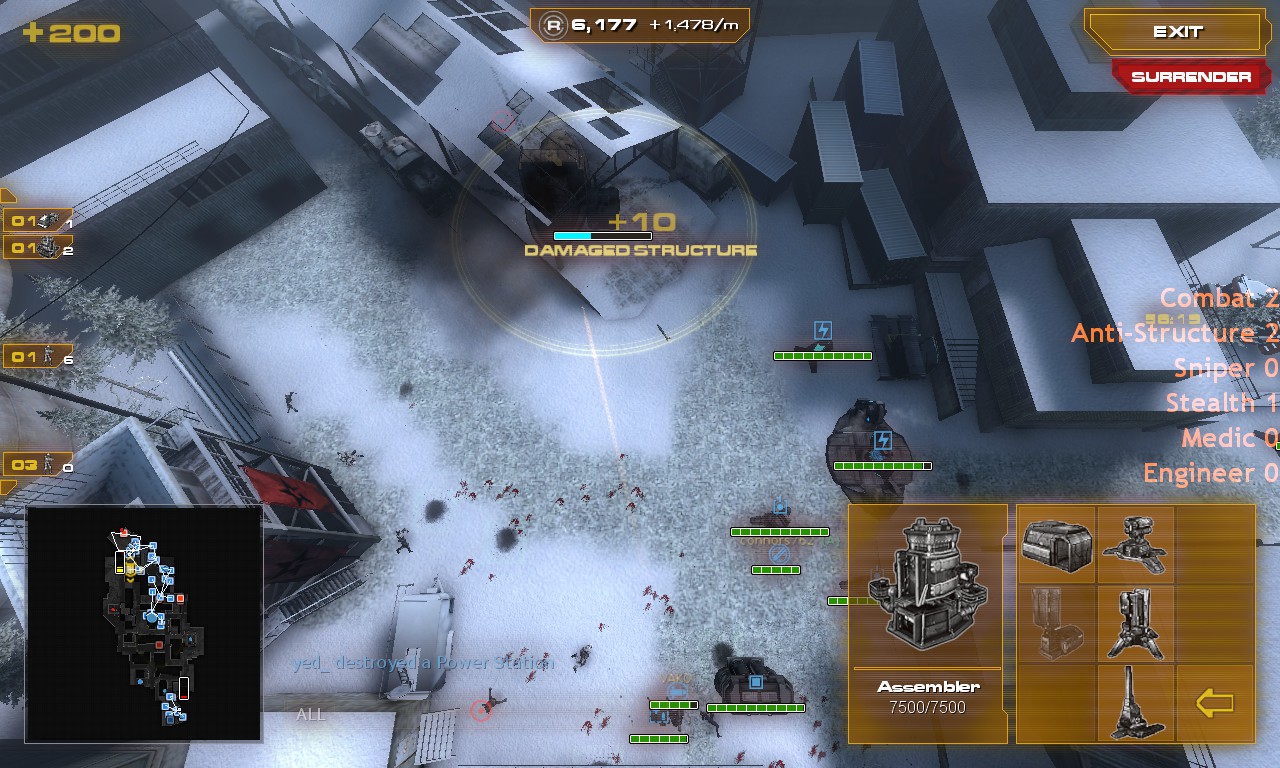Go back with the yellow arrow button
This screenshot has height=768, width=1280.
[1214, 703]
